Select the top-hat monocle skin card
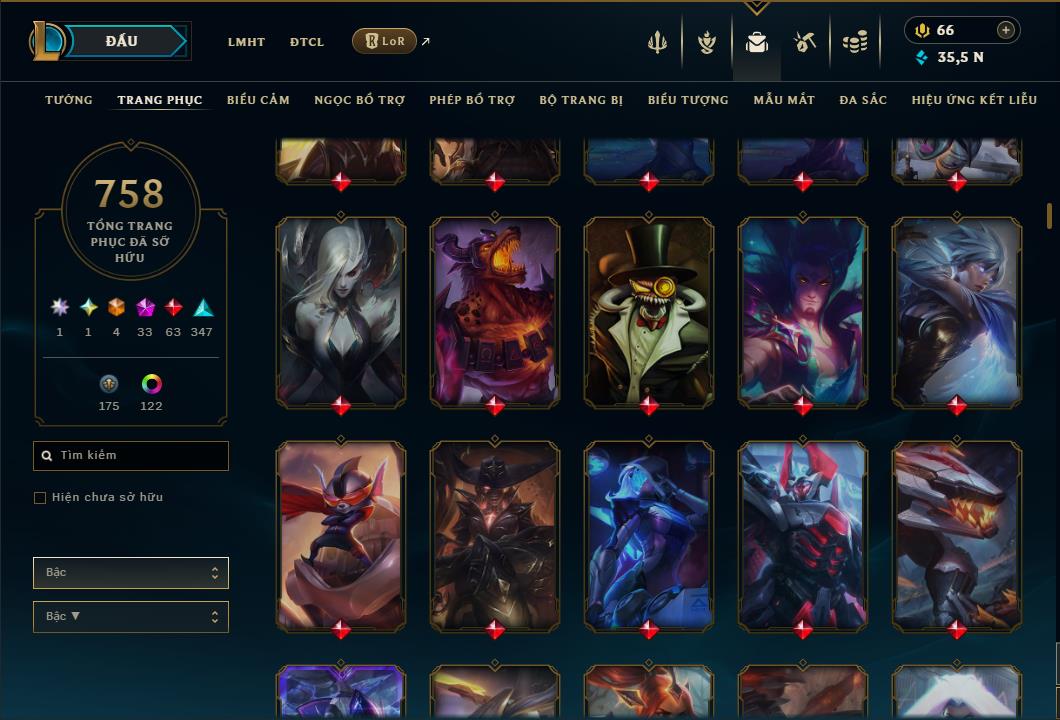The height and width of the screenshot is (720, 1060). [x=649, y=312]
